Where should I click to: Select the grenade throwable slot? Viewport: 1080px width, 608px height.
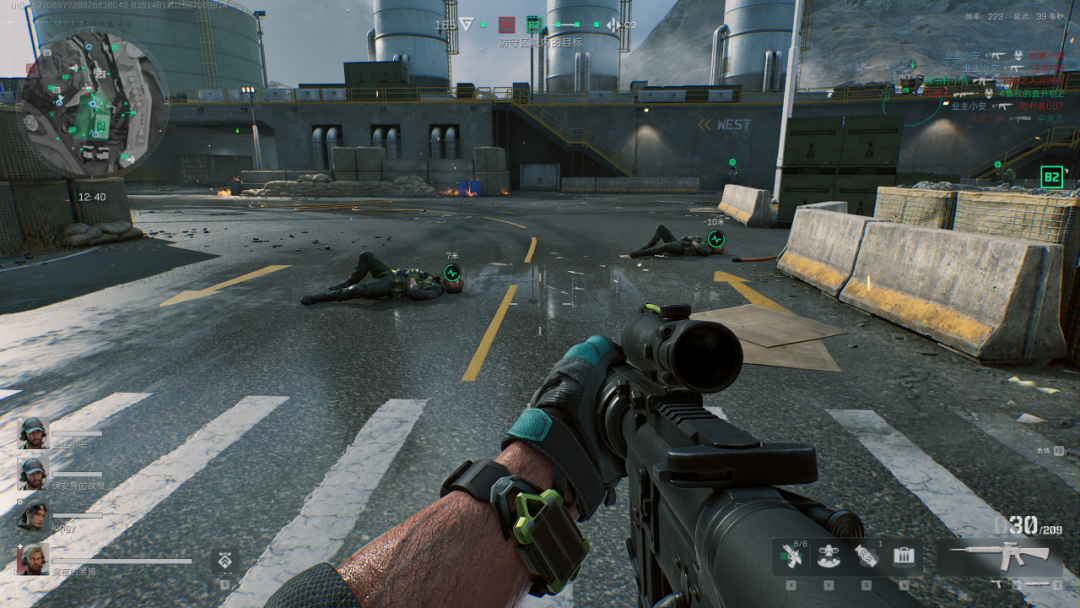(866, 556)
